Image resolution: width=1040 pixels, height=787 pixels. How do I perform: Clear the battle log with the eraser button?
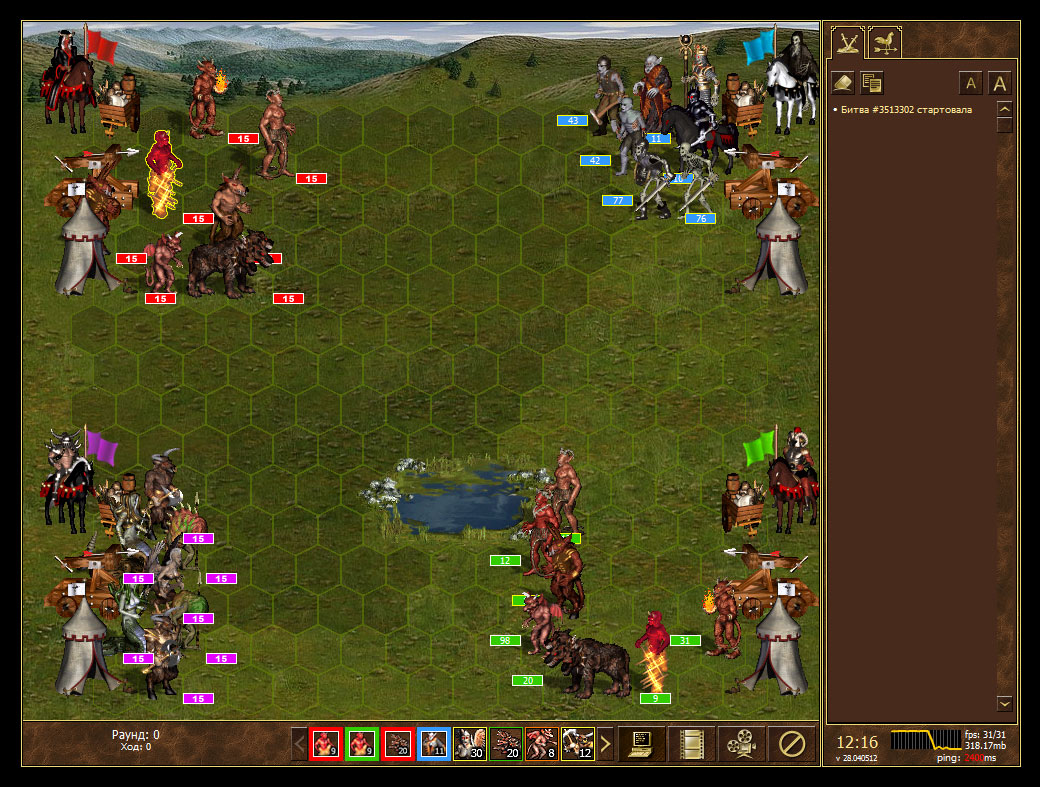pos(843,83)
